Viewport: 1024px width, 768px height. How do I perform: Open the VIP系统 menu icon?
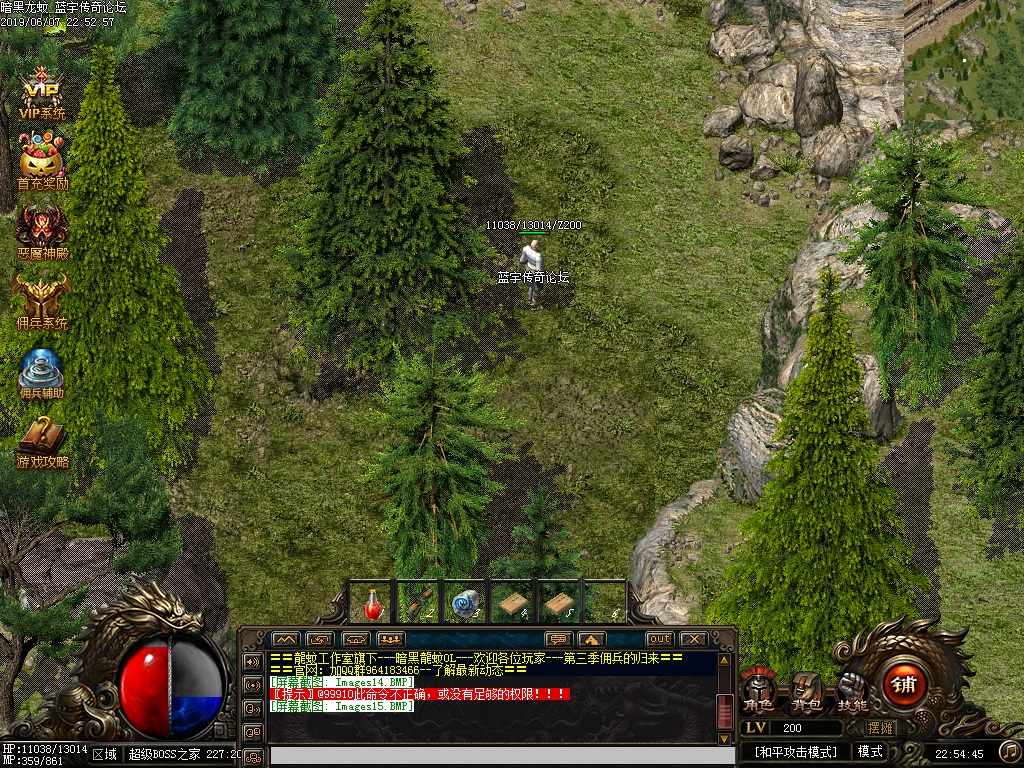pos(42,93)
